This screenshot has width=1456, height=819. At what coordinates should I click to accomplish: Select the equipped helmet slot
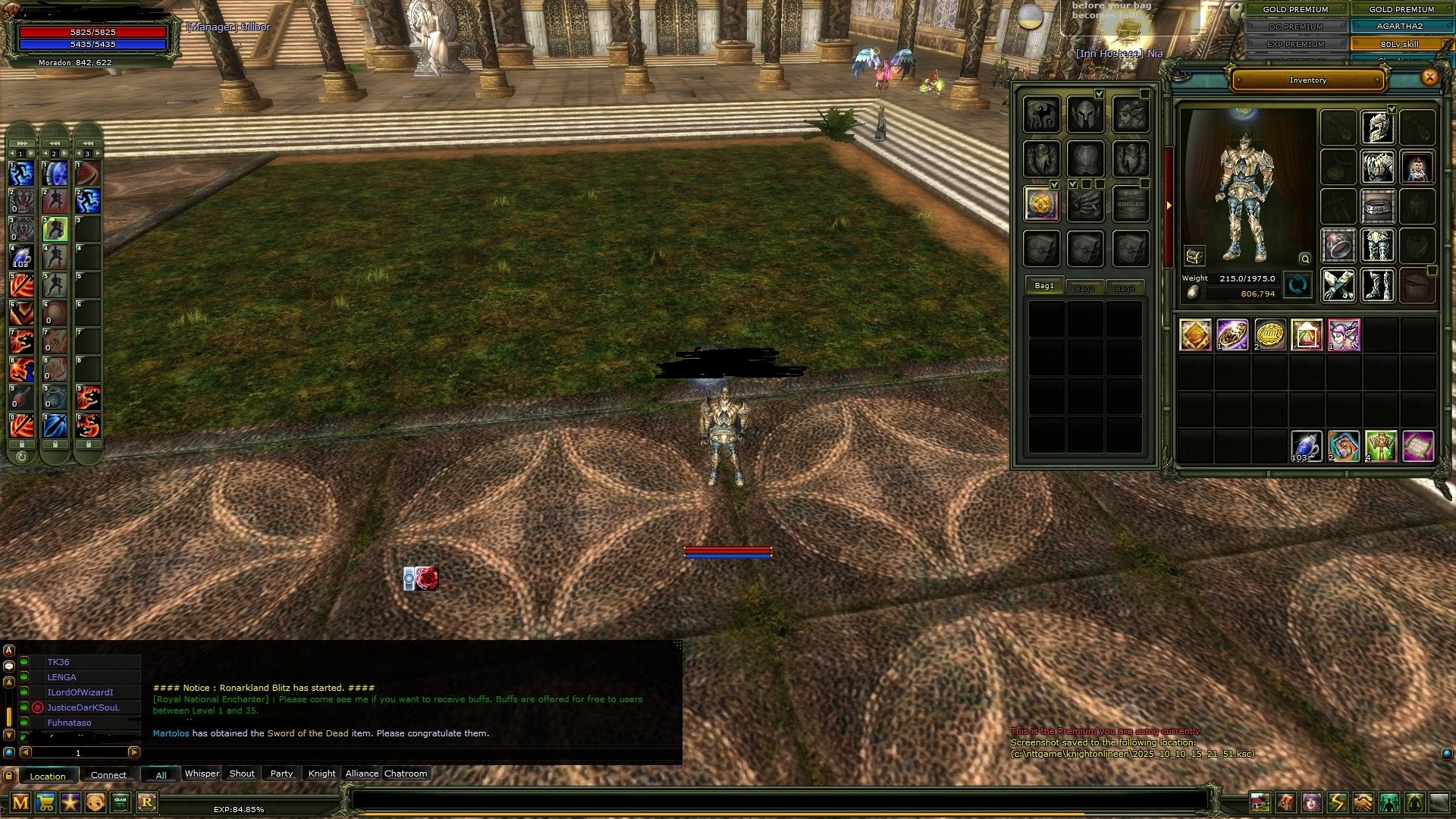pos(1377,127)
